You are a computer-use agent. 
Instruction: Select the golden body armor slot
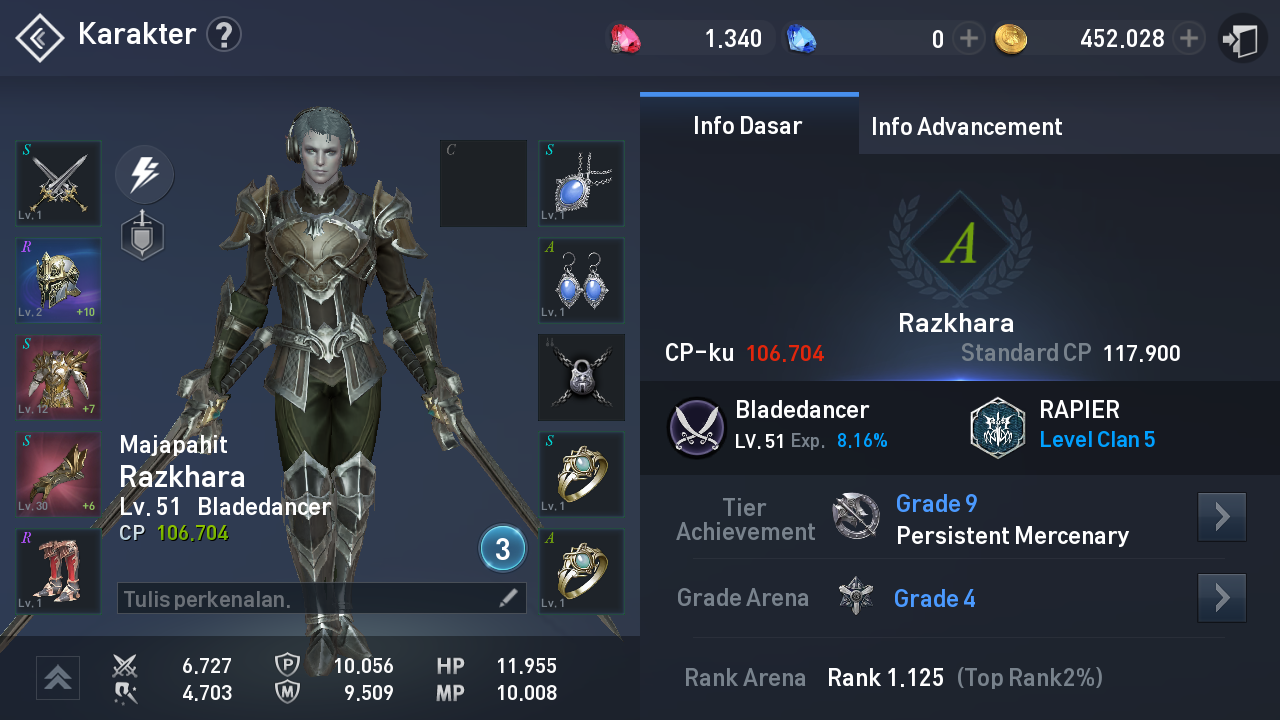click(x=59, y=378)
